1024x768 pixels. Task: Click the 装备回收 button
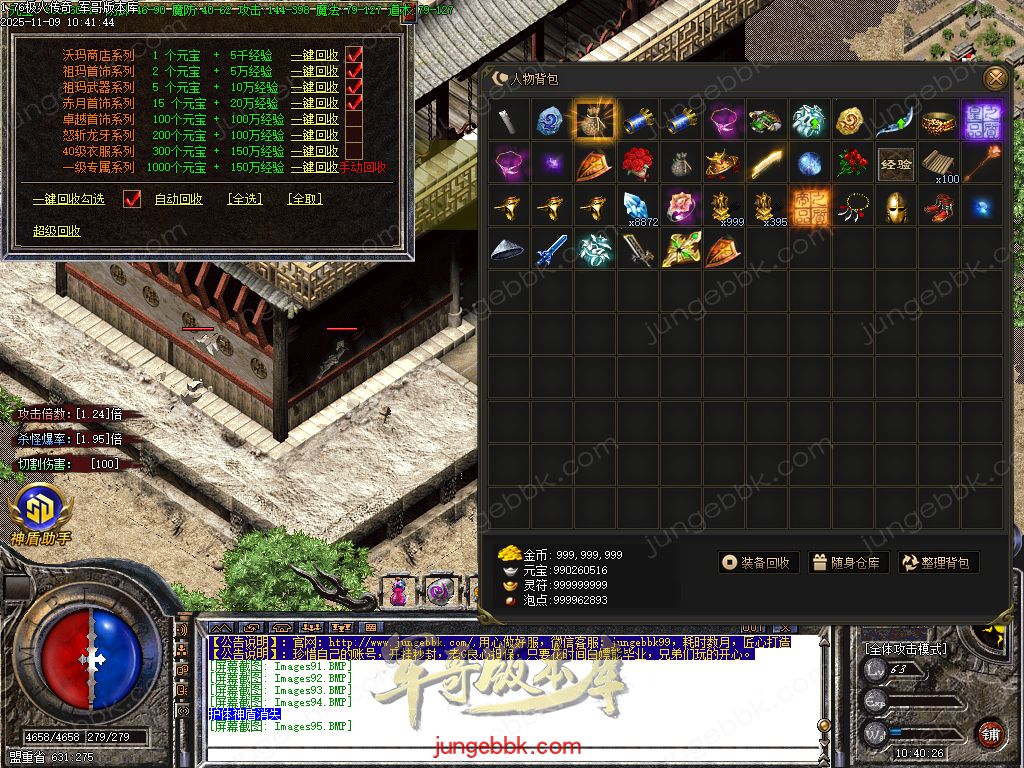point(758,563)
